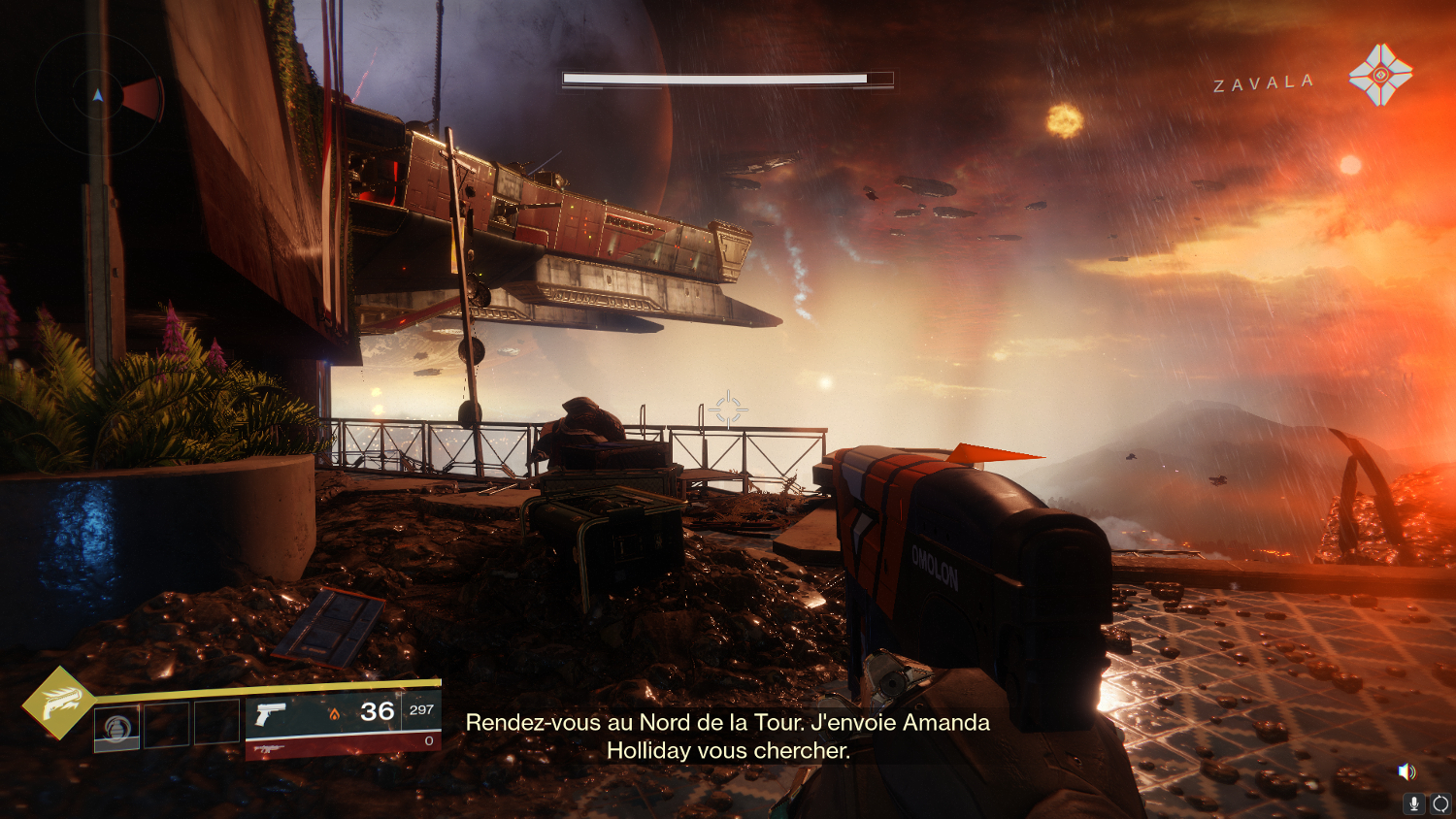
Task: Select the equipped sidearm pistol icon
Action: pos(270,714)
